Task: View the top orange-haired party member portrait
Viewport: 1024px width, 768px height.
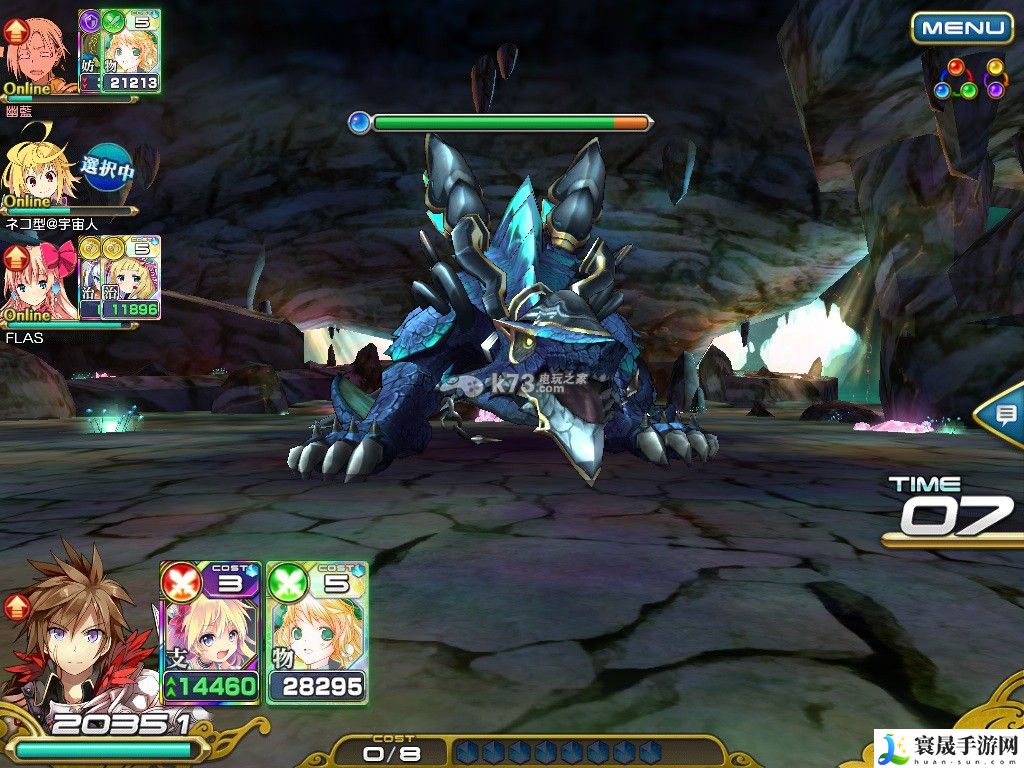Action: tap(38, 52)
